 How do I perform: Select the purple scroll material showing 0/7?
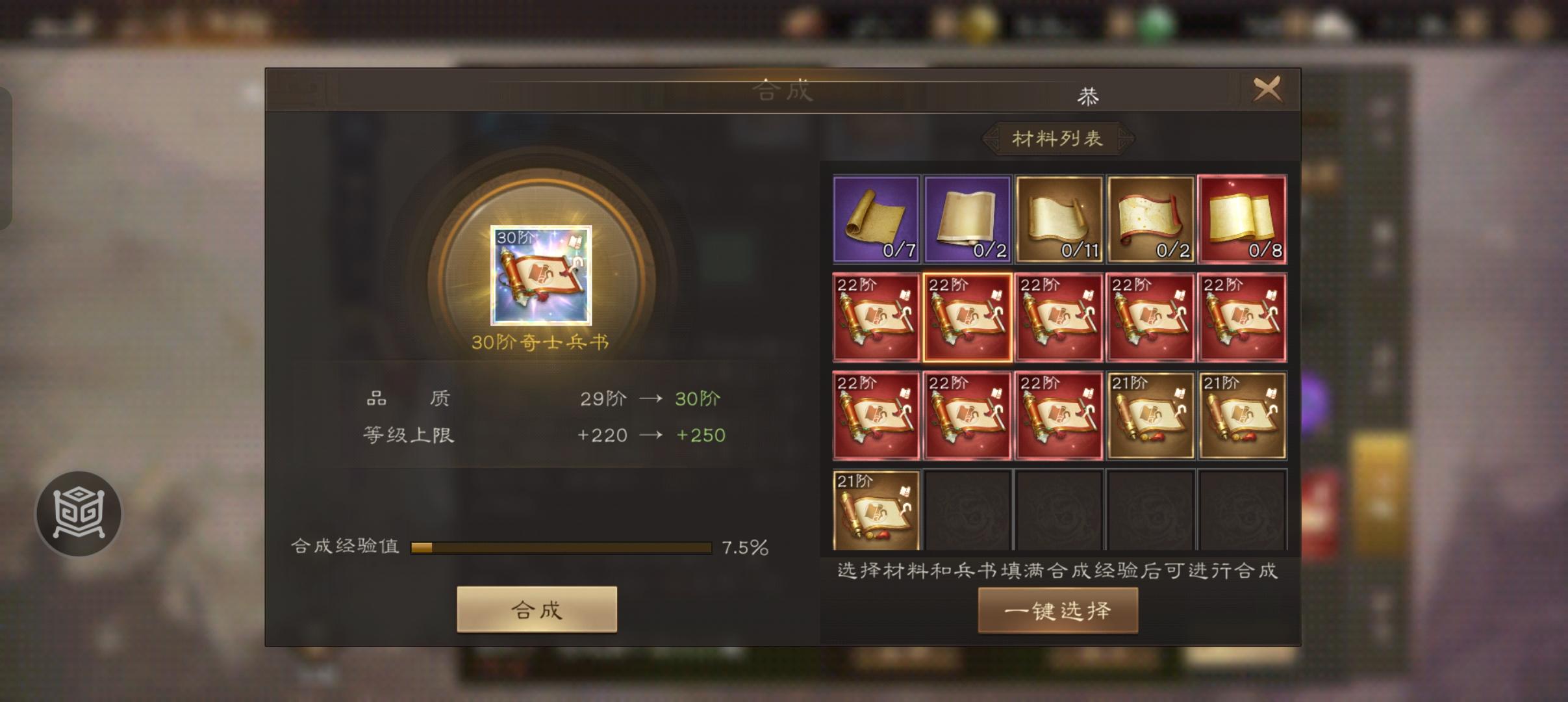(x=877, y=219)
